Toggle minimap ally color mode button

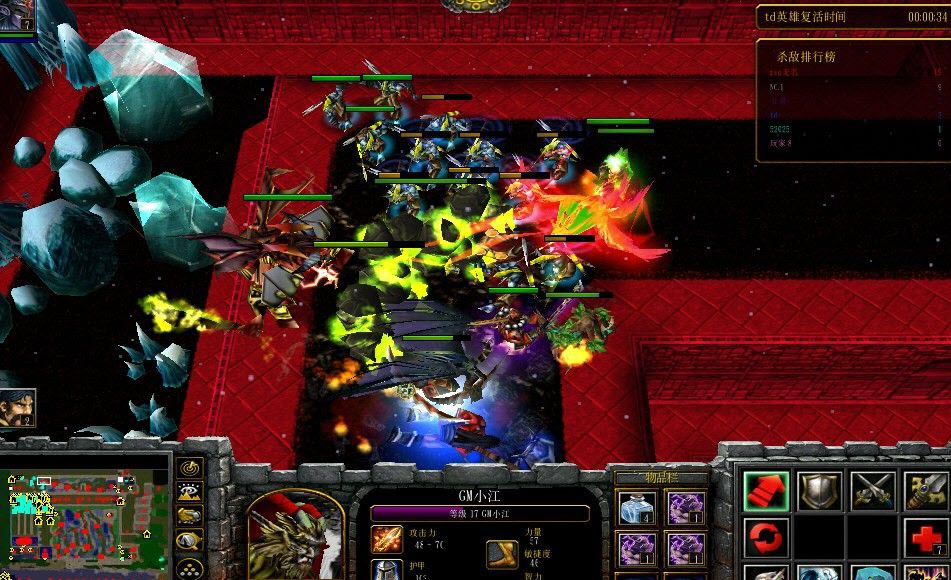tap(188, 515)
